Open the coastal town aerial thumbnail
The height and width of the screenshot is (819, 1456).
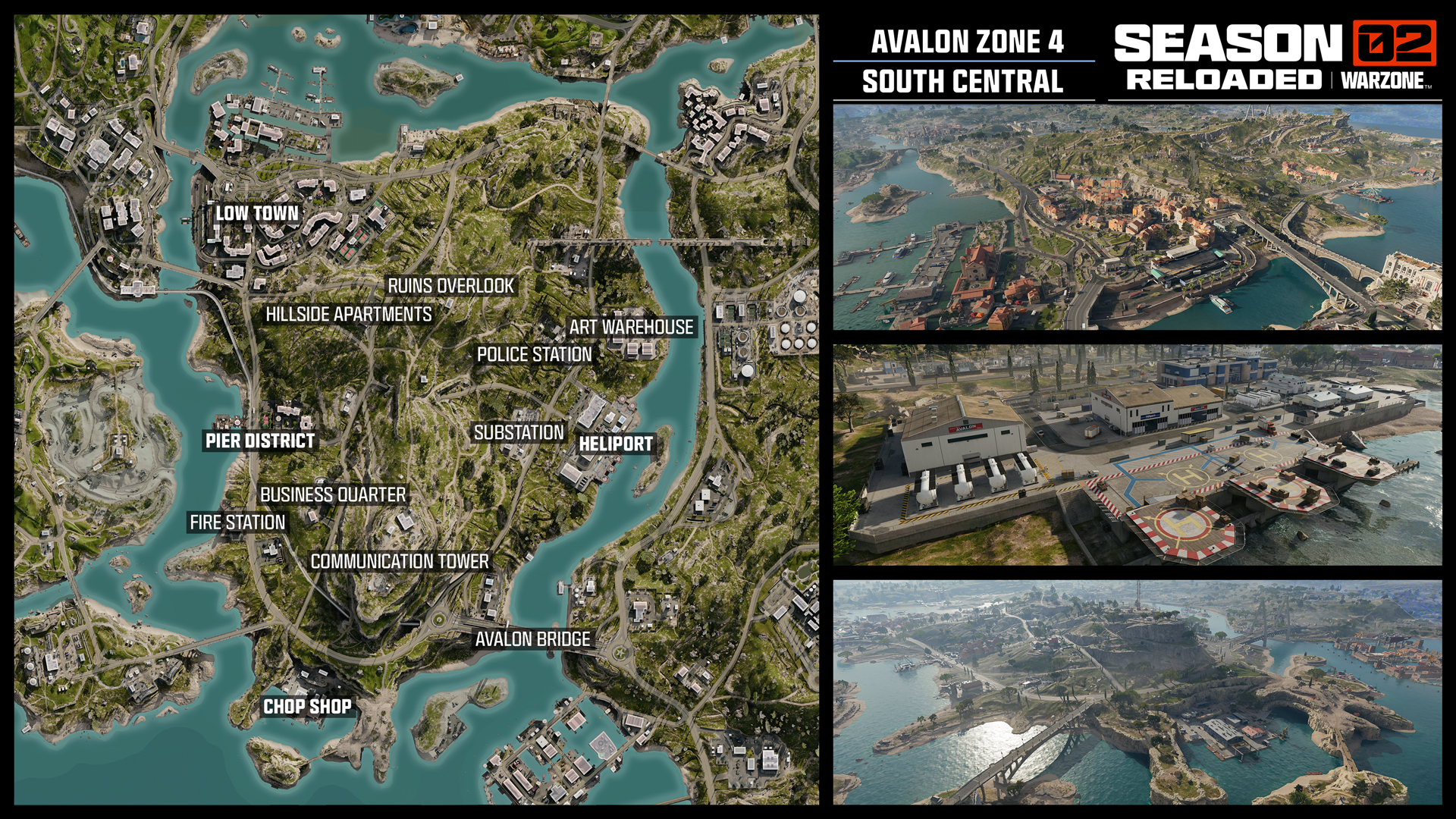tap(1137, 217)
